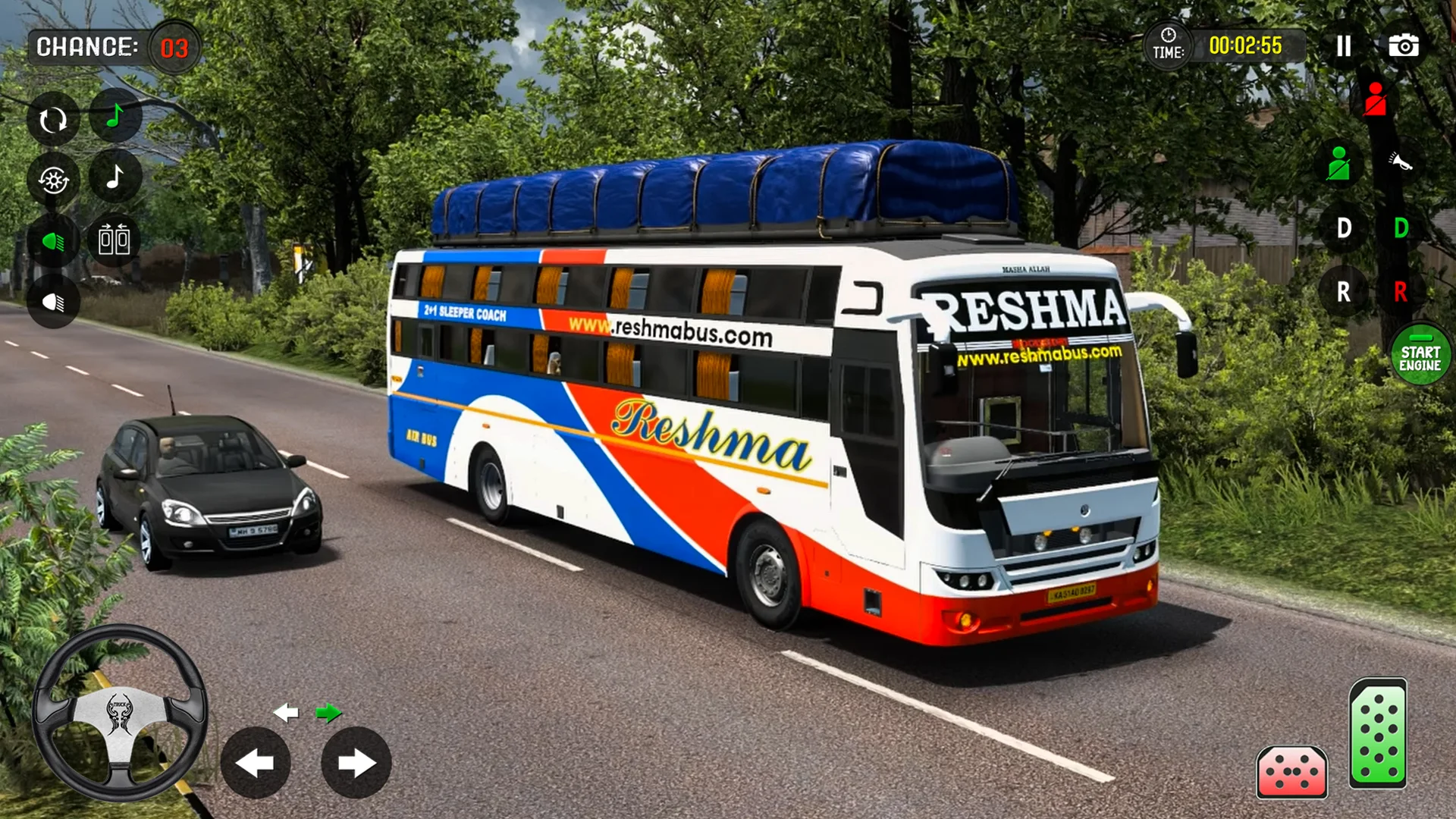Select the green D gear button
Viewport: 1456px width, 819px height.
(1401, 227)
